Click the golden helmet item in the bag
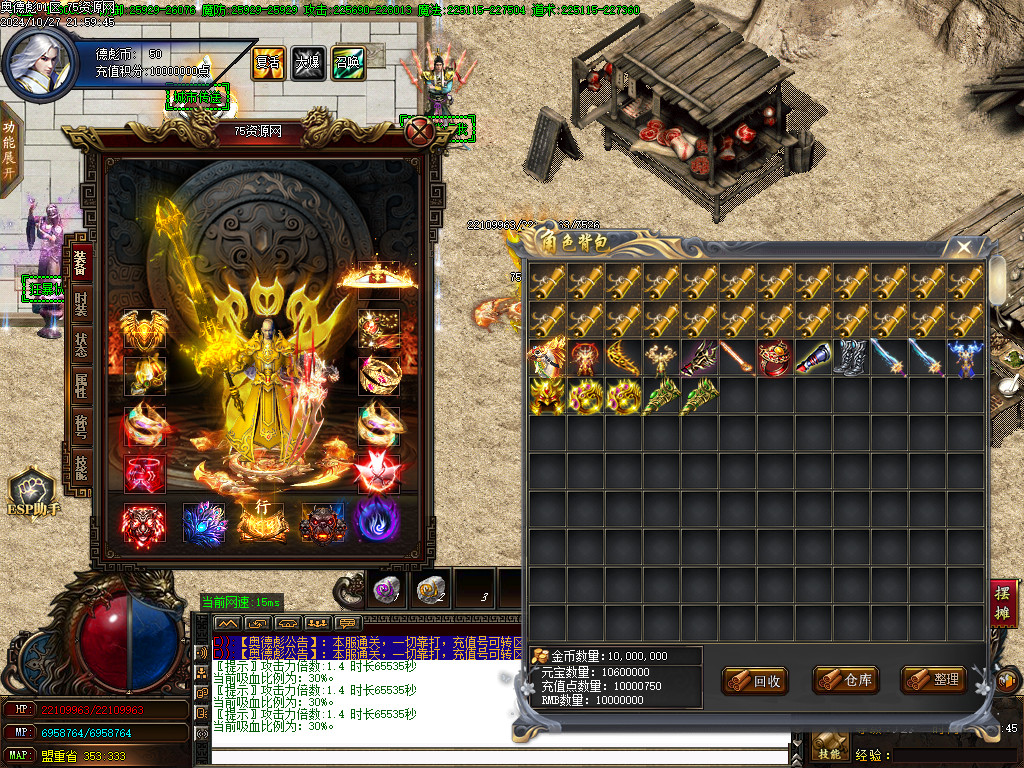Image resolution: width=1024 pixels, height=768 pixels. pos(547,396)
